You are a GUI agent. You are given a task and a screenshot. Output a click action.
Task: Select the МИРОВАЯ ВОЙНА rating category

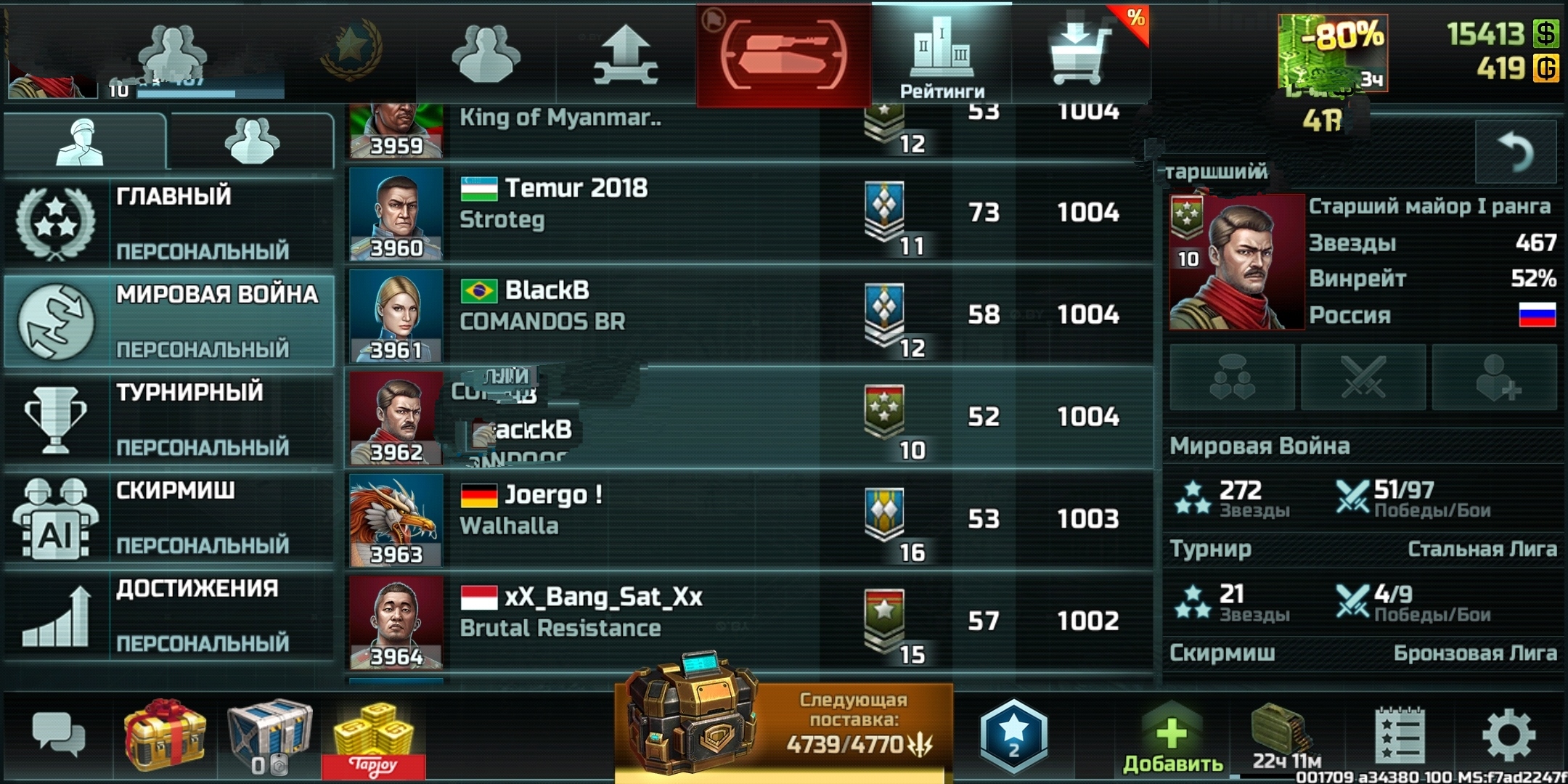(x=169, y=320)
